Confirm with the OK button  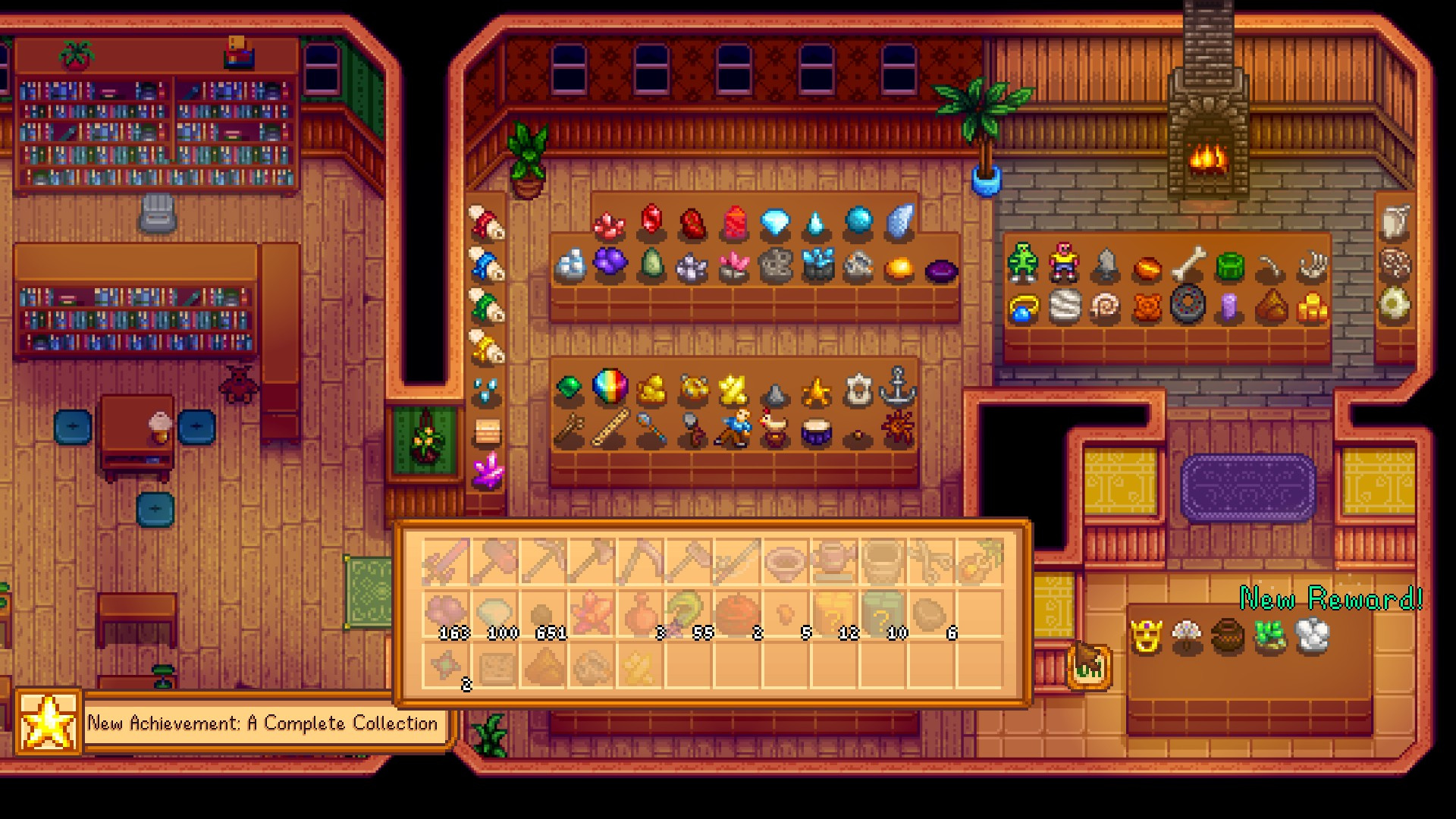click(x=1089, y=666)
